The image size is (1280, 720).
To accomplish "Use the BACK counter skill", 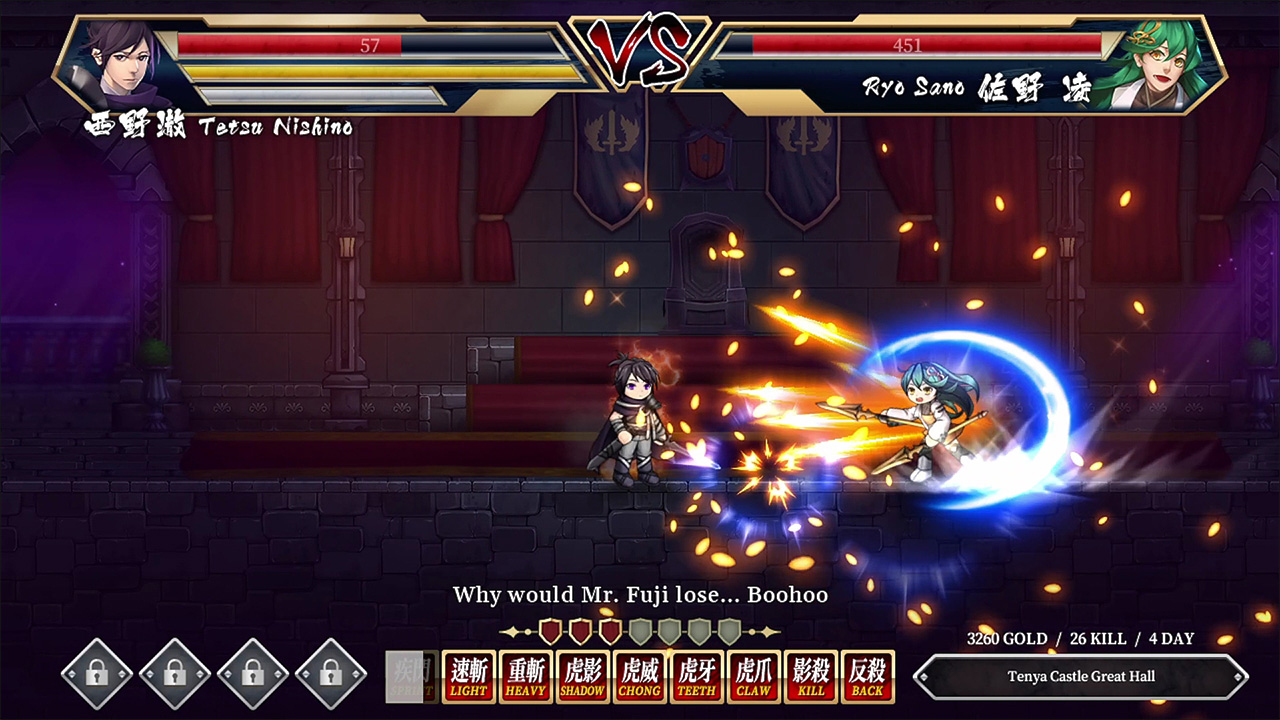I will point(868,676).
